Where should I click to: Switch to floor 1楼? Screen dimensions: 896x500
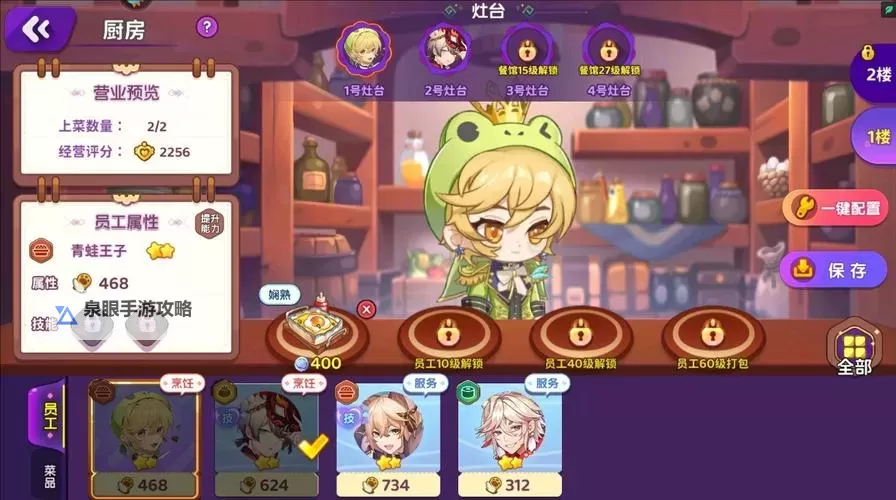876,136
